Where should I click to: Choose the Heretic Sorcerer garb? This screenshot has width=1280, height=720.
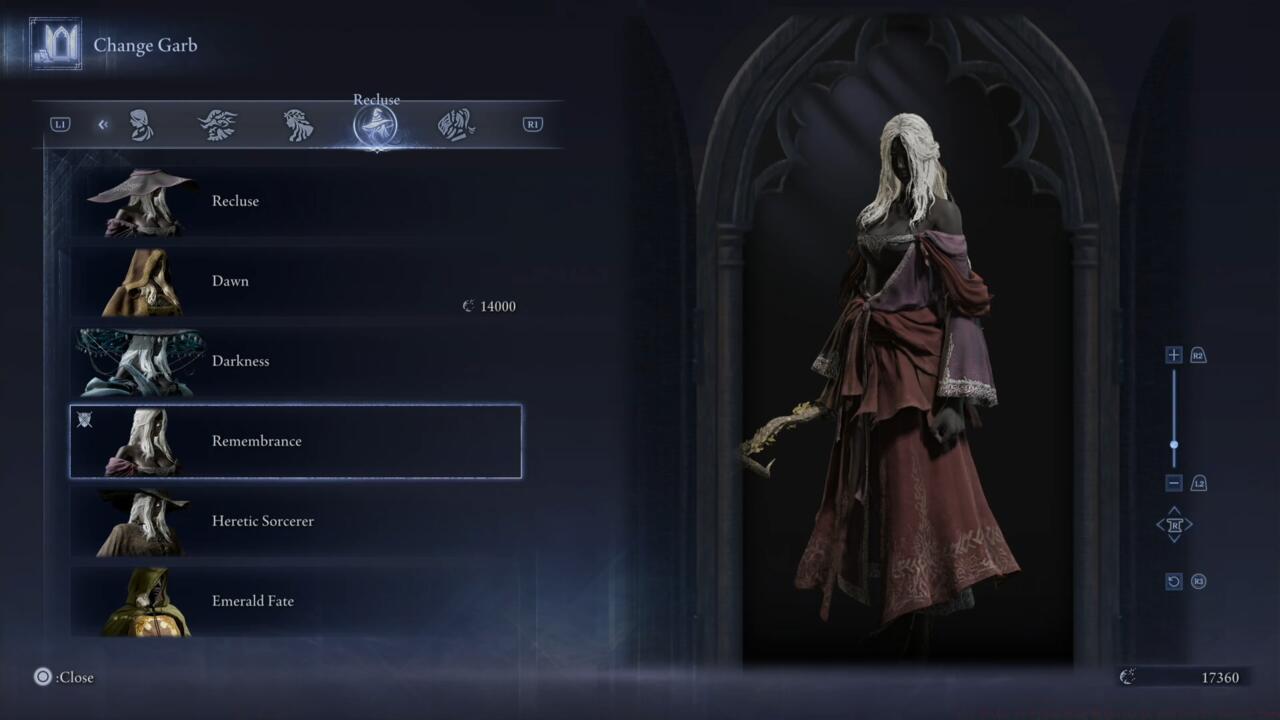(295, 521)
